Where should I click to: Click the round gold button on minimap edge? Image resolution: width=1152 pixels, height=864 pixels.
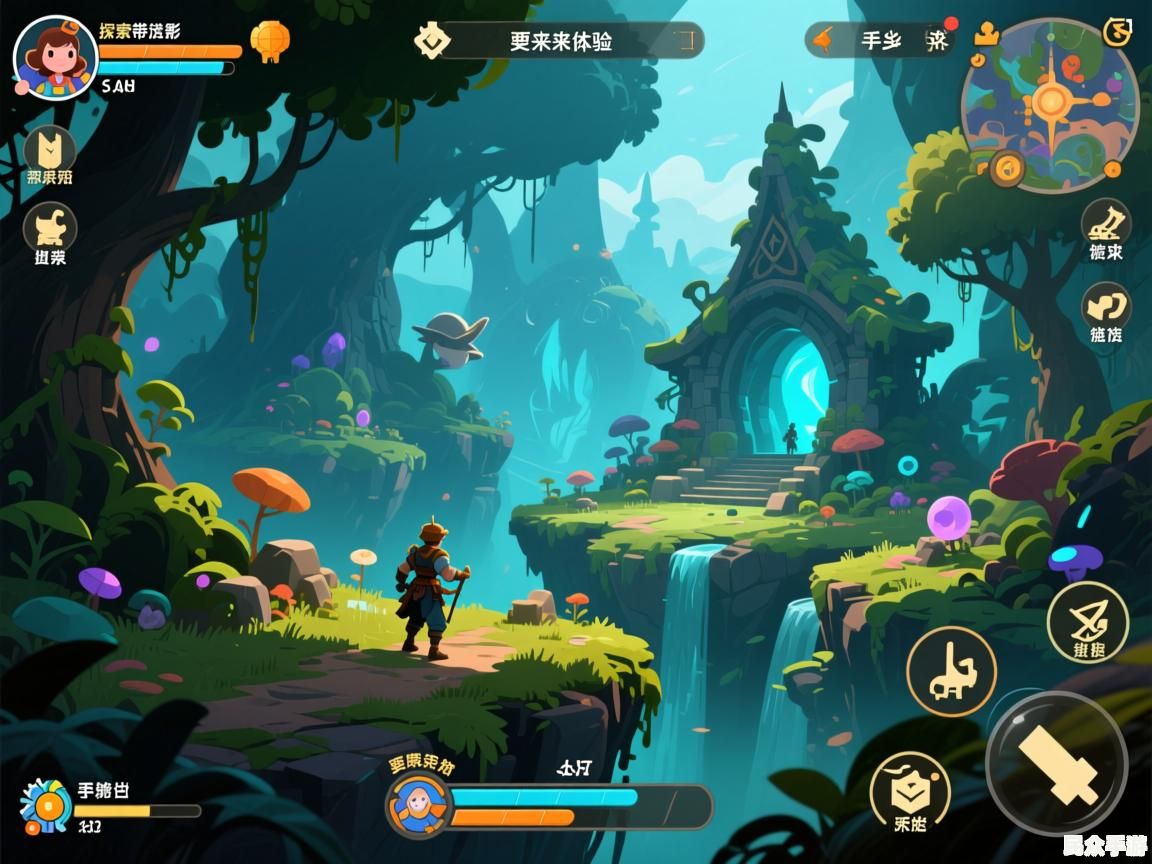[1006, 167]
